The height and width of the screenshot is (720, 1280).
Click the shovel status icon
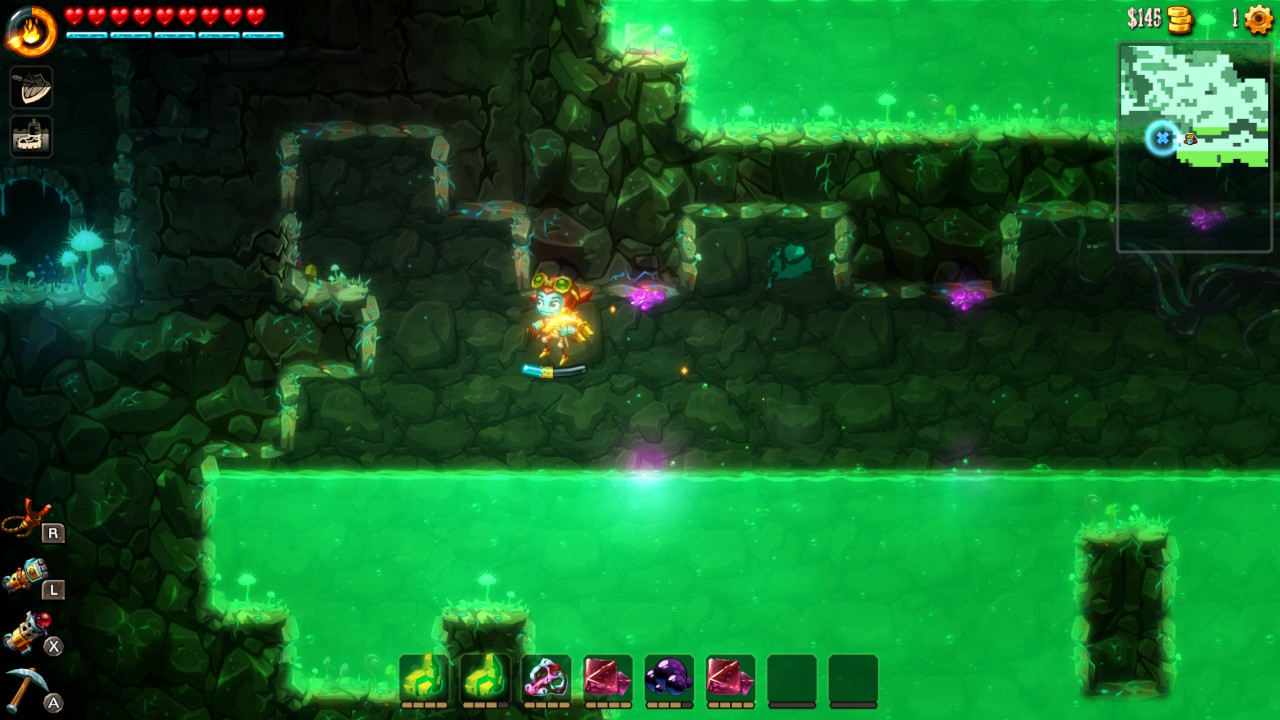tap(31, 87)
